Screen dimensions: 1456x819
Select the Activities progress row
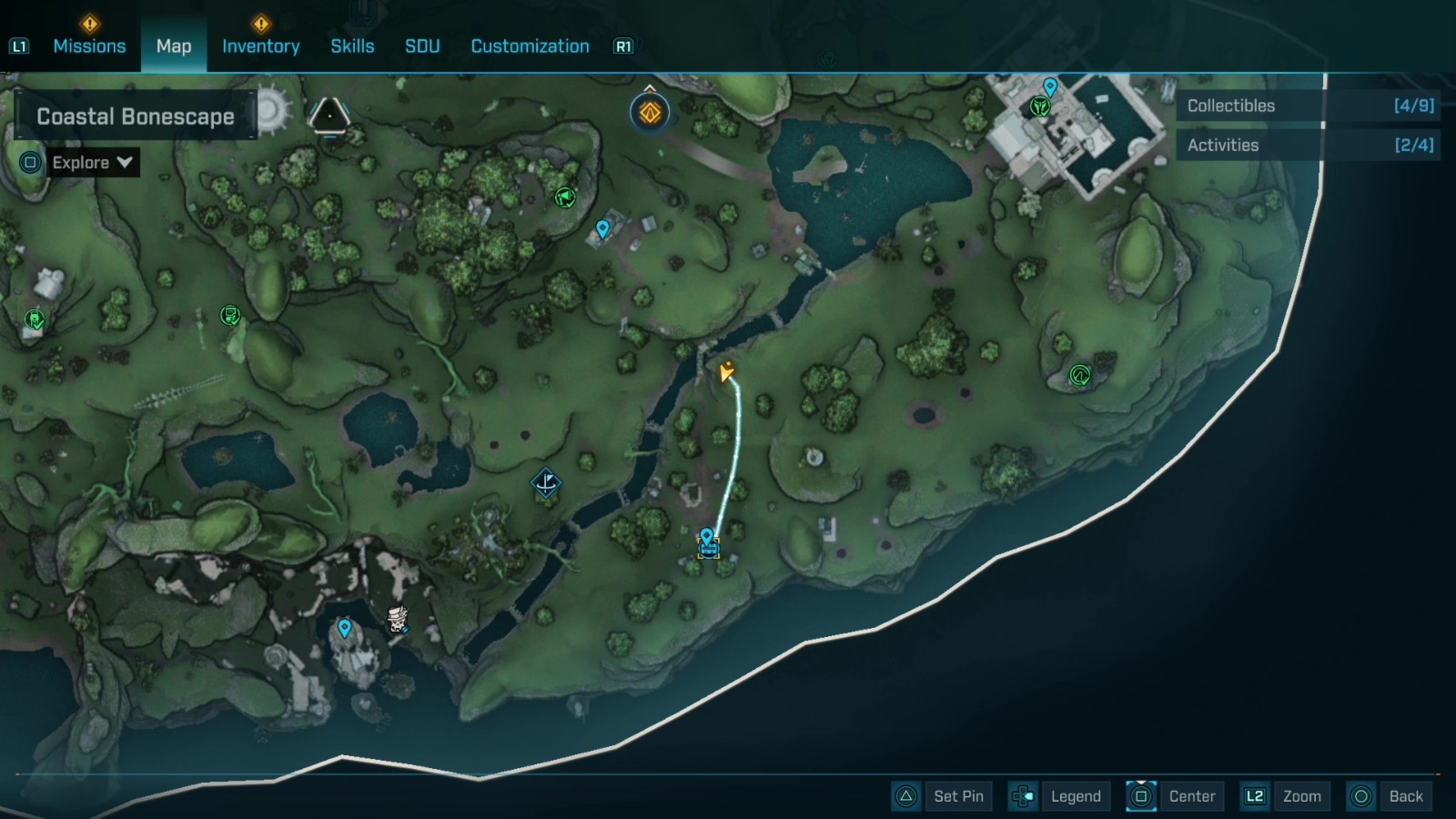click(x=1308, y=145)
